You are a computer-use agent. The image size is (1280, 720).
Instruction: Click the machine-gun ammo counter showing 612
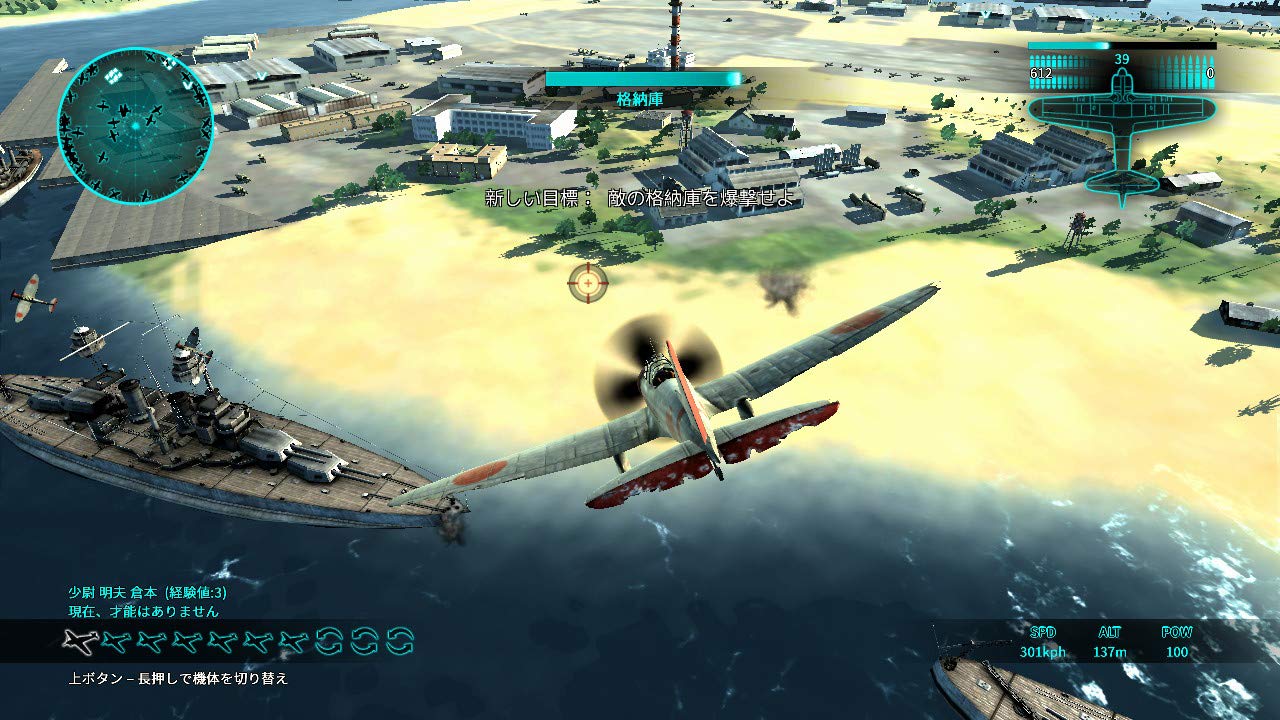pos(1040,73)
